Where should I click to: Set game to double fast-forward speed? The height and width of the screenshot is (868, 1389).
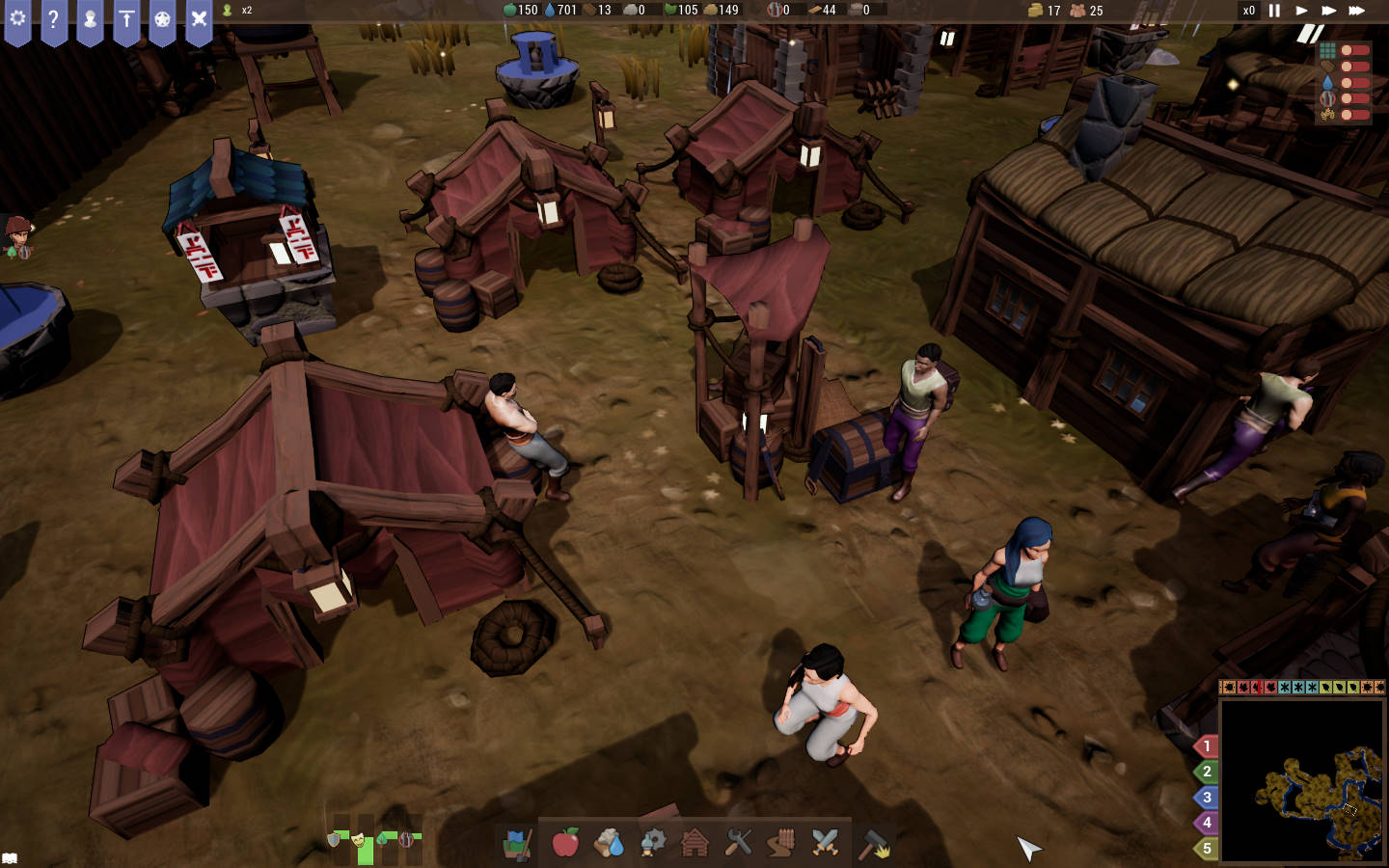pos(1328,11)
